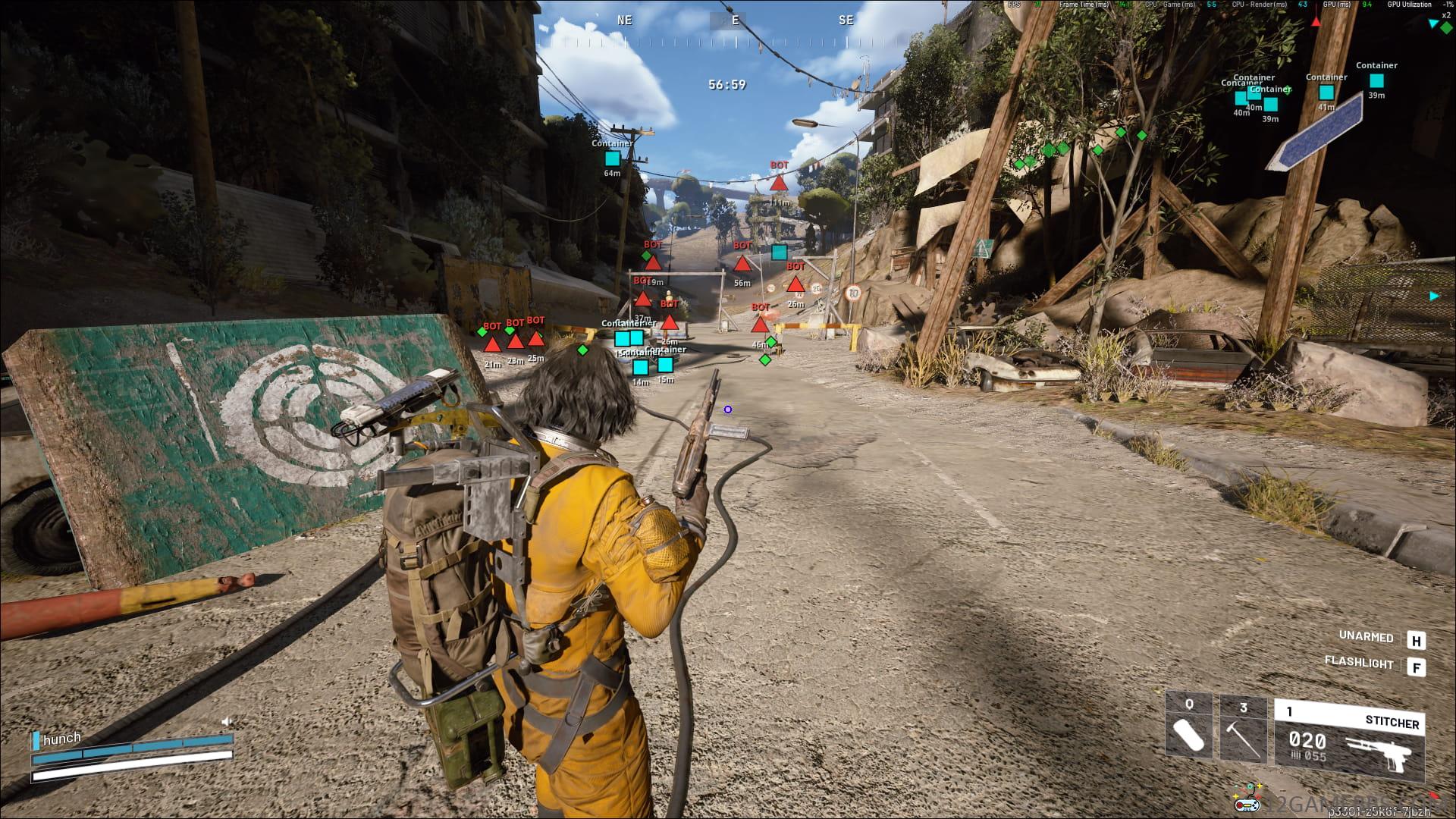The height and width of the screenshot is (819, 1456).
Task: Select the BOT marker at 56m
Action: [x=742, y=264]
